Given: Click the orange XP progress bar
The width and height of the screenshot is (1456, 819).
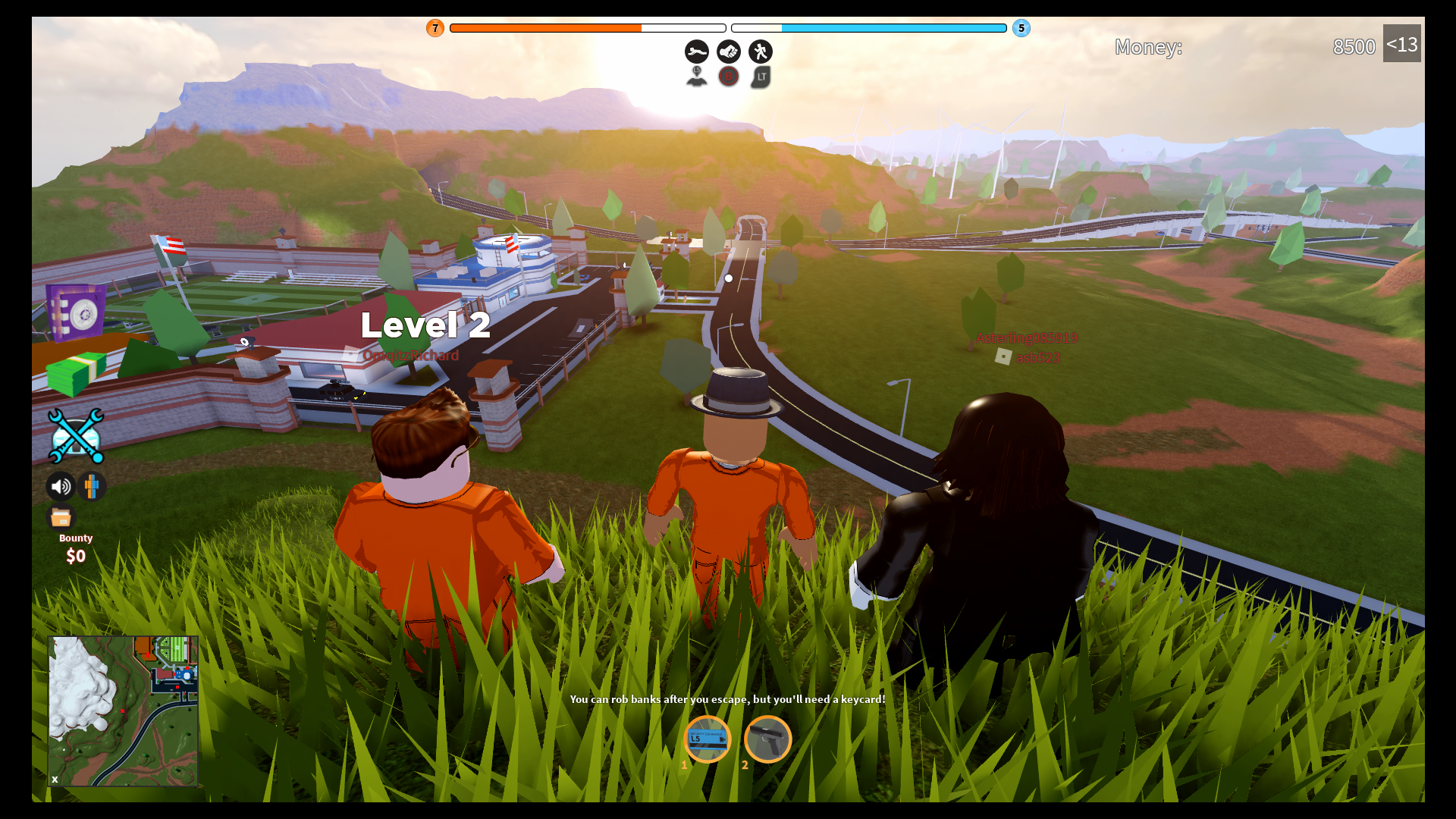Looking at the screenshot, I should (588, 27).
